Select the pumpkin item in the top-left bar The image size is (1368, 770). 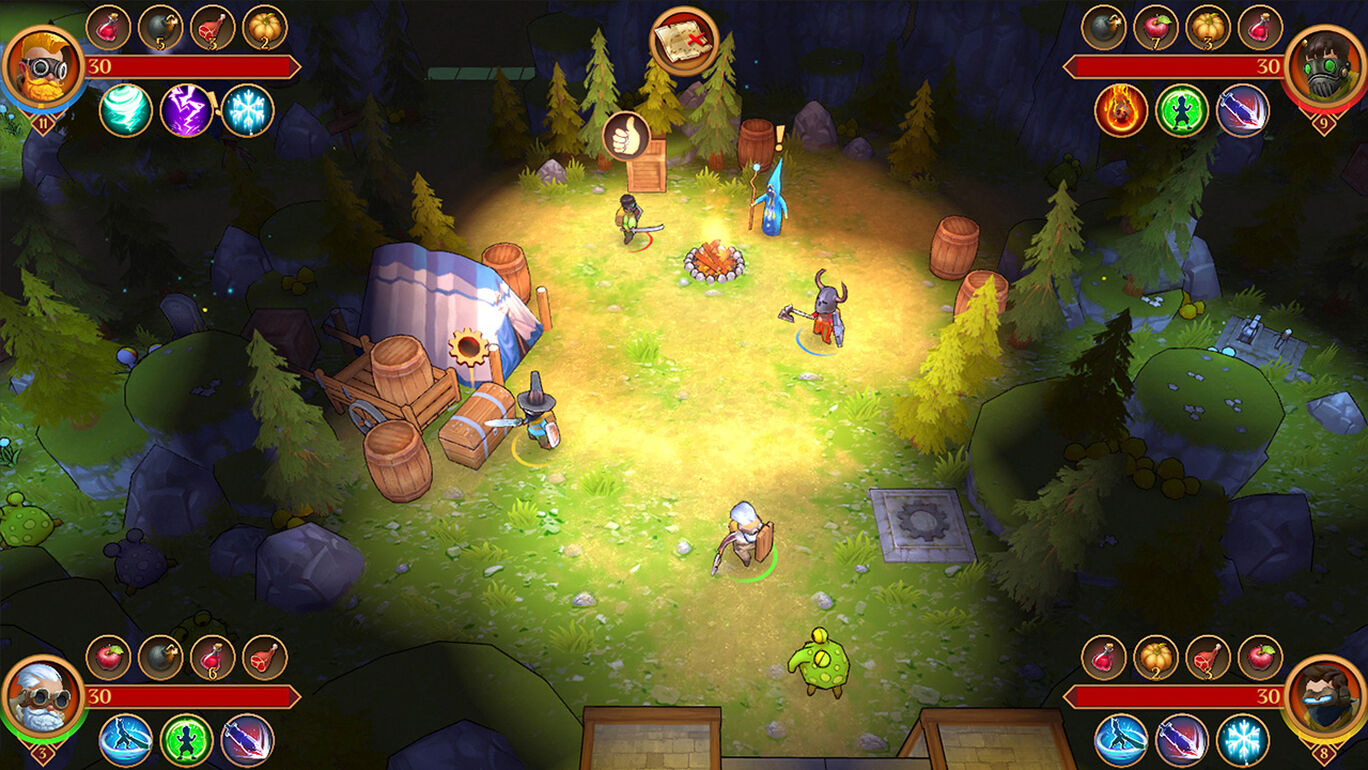pyautogui.click(x=265, y=28)
